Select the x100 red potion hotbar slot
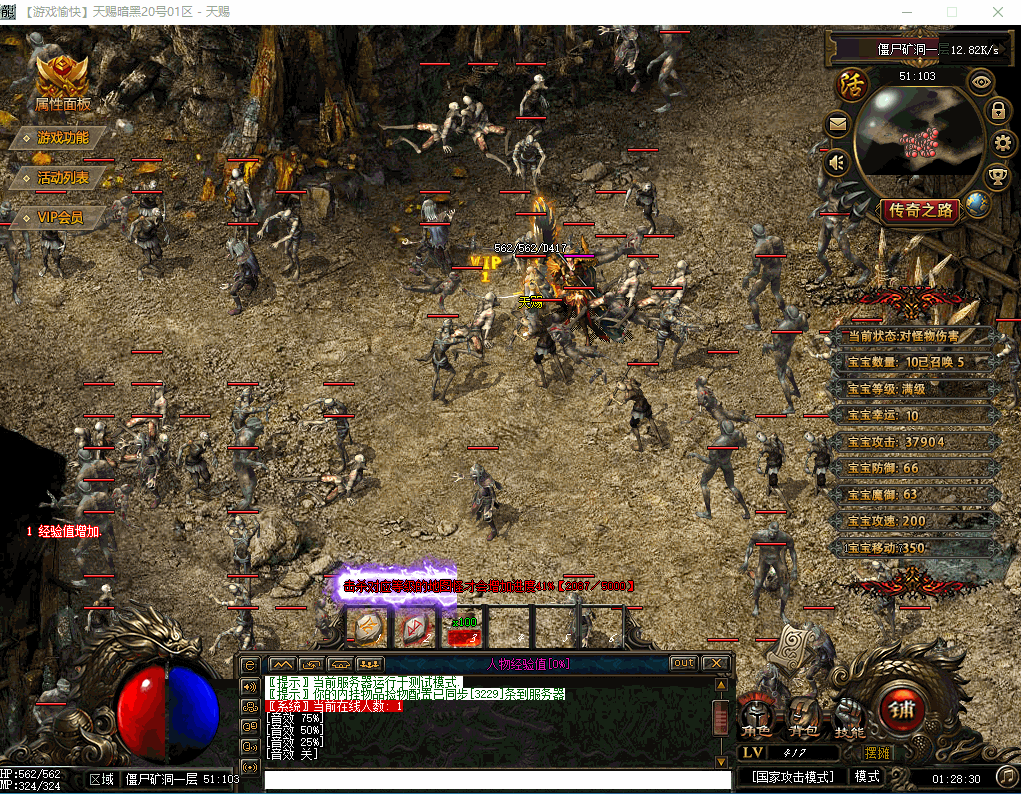The width and height of the screenshot is (1021, 794). [464, 629]
